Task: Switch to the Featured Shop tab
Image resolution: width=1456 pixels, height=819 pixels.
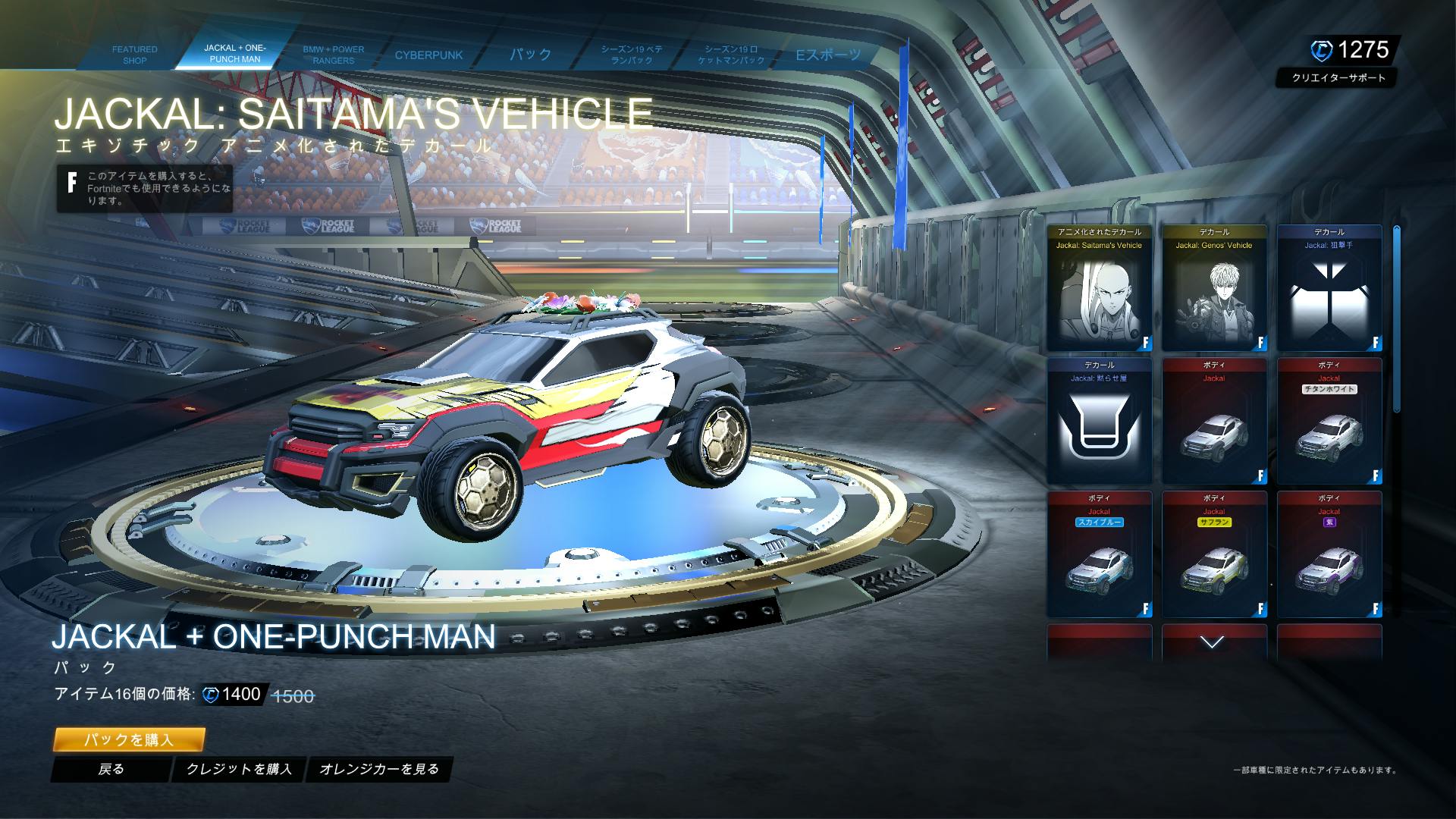Action: click(134, 55)
